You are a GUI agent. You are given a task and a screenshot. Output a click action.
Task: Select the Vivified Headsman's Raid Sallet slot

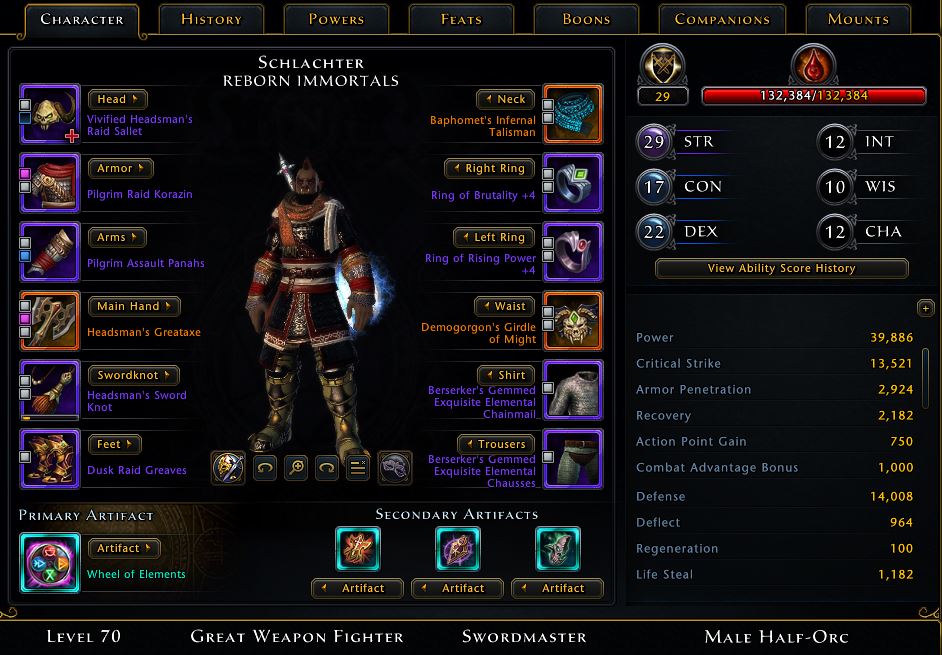click(x=50, y=115)
